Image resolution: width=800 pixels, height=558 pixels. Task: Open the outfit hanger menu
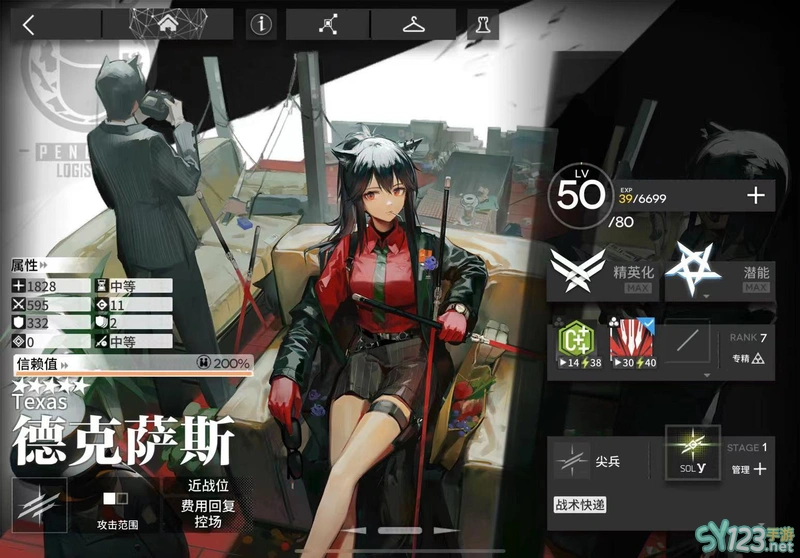pyautogui.click(x=413, y=25)
